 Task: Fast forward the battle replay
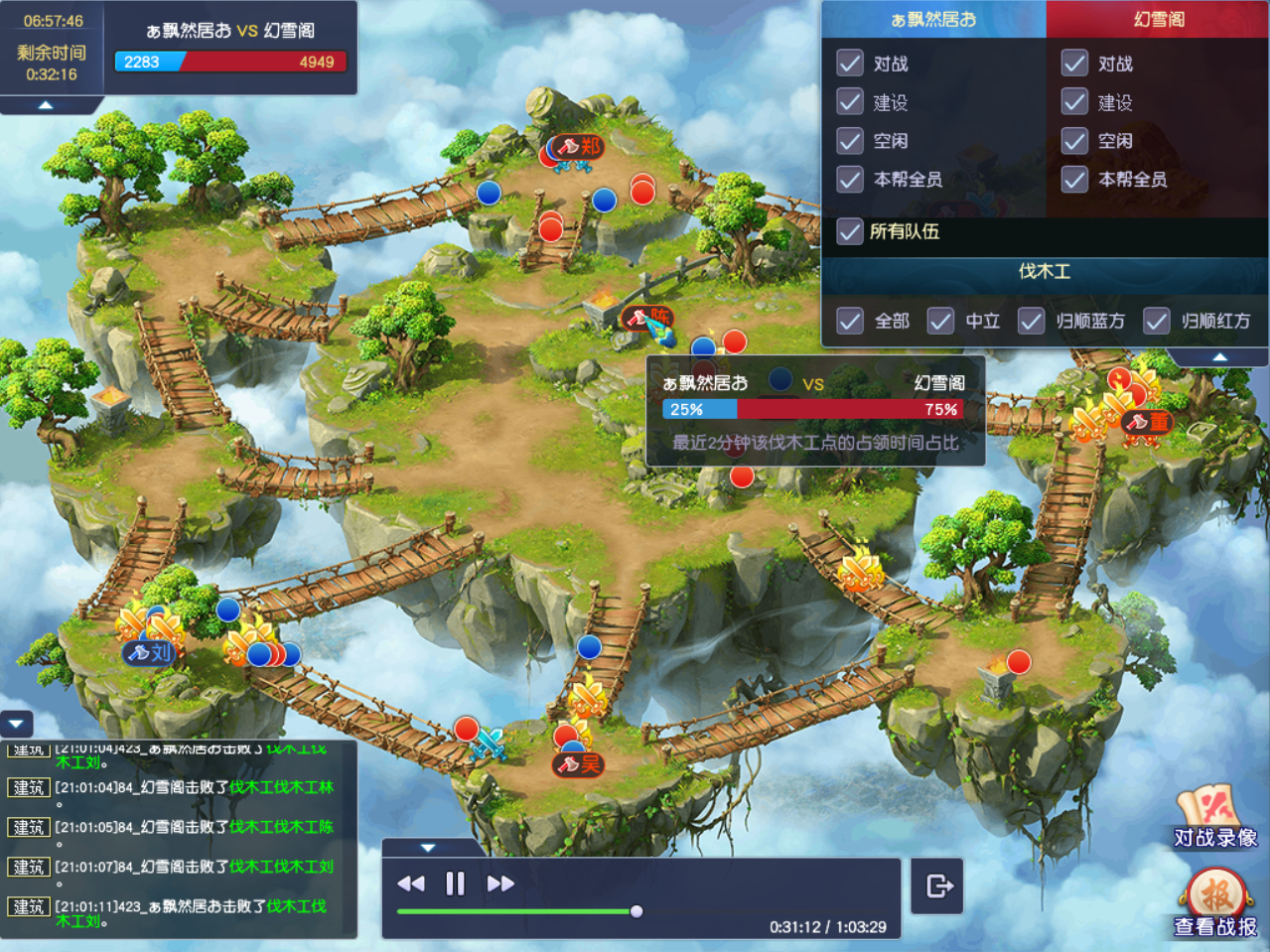(x=500, y=884)
